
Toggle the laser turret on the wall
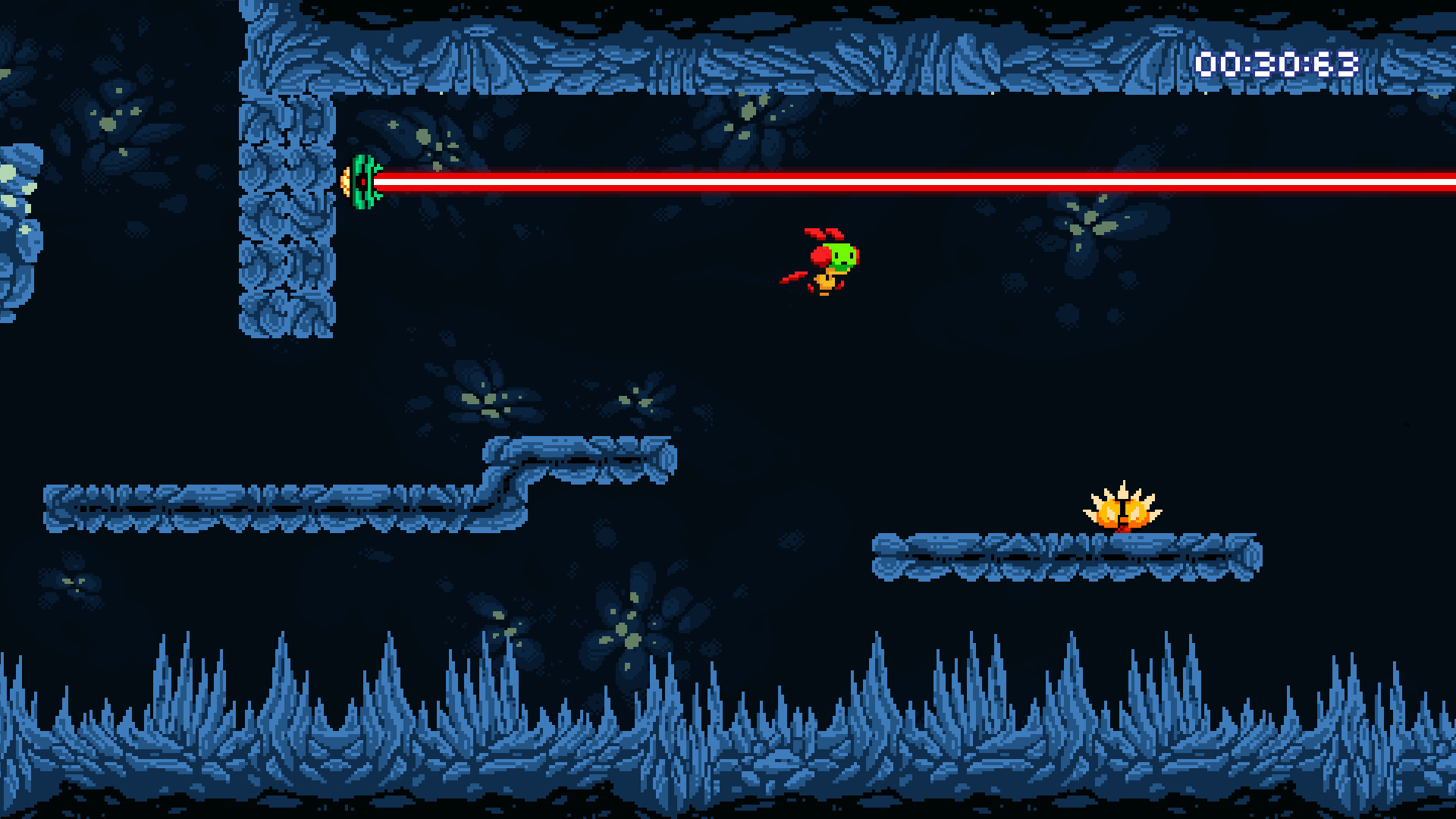point(362,182)
